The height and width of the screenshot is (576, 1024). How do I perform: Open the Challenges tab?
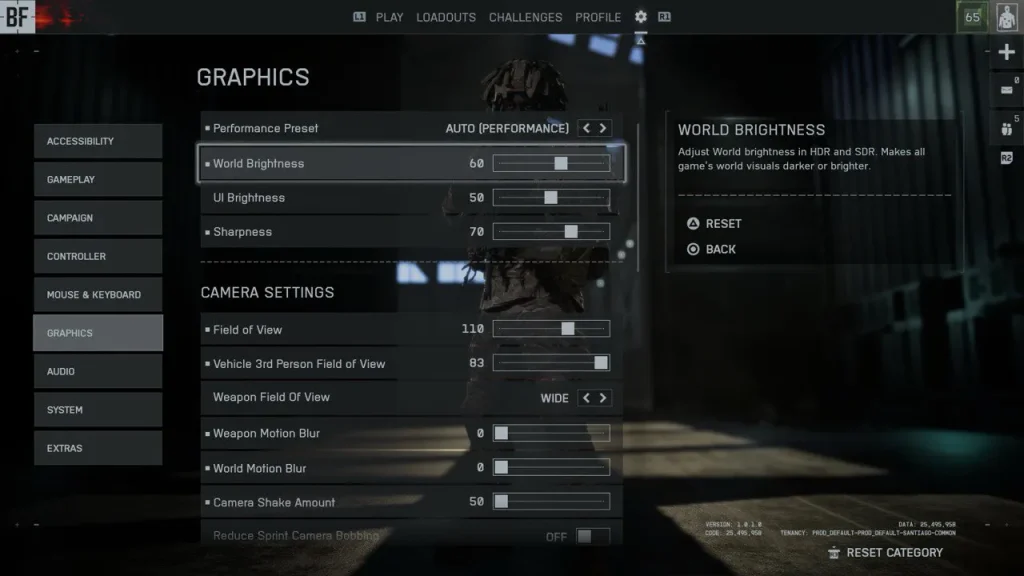click(x=525, y=17)
